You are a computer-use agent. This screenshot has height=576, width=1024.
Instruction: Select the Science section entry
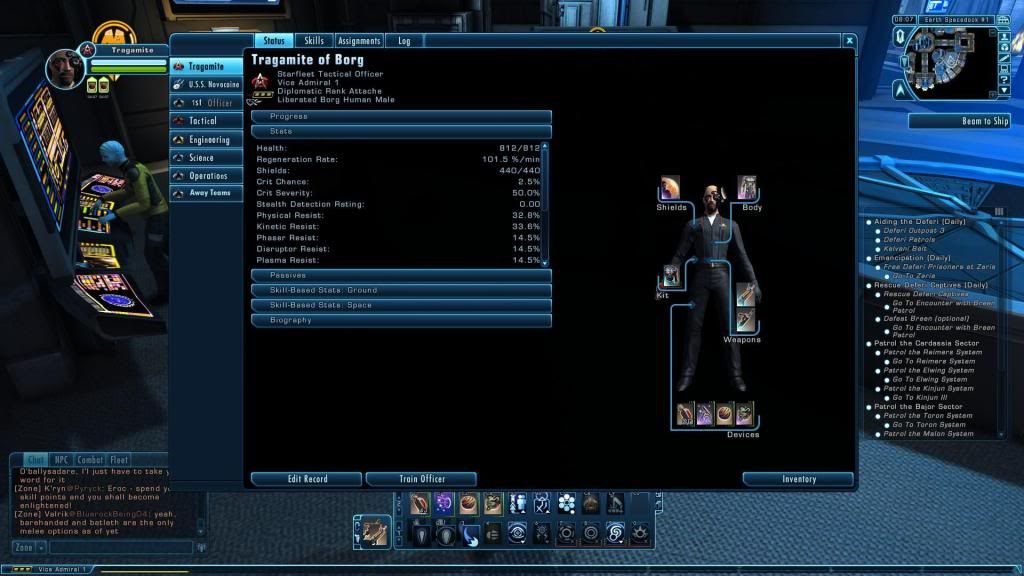[207, 158]
